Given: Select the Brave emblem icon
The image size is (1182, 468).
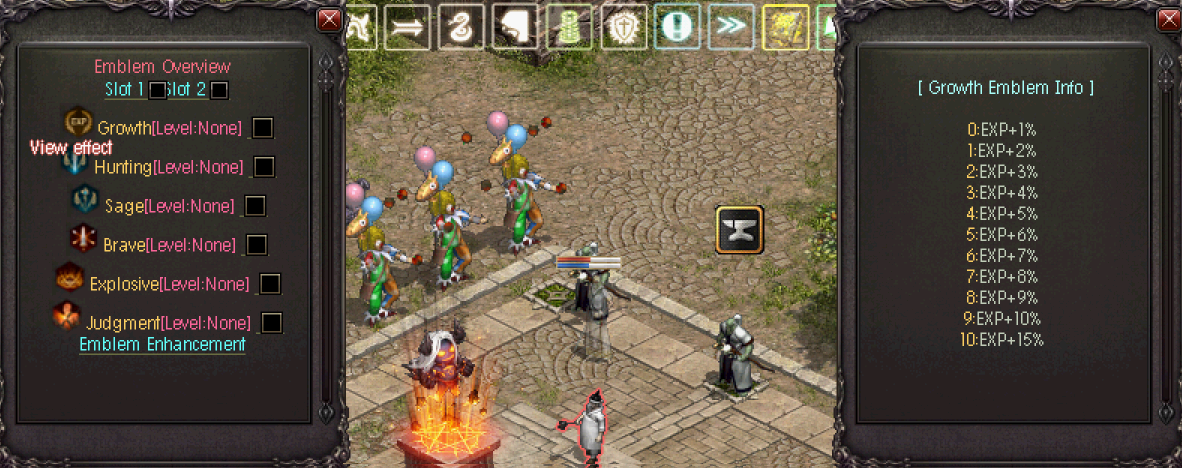Looking at the screenshot, I should click(x=83, y=240).
